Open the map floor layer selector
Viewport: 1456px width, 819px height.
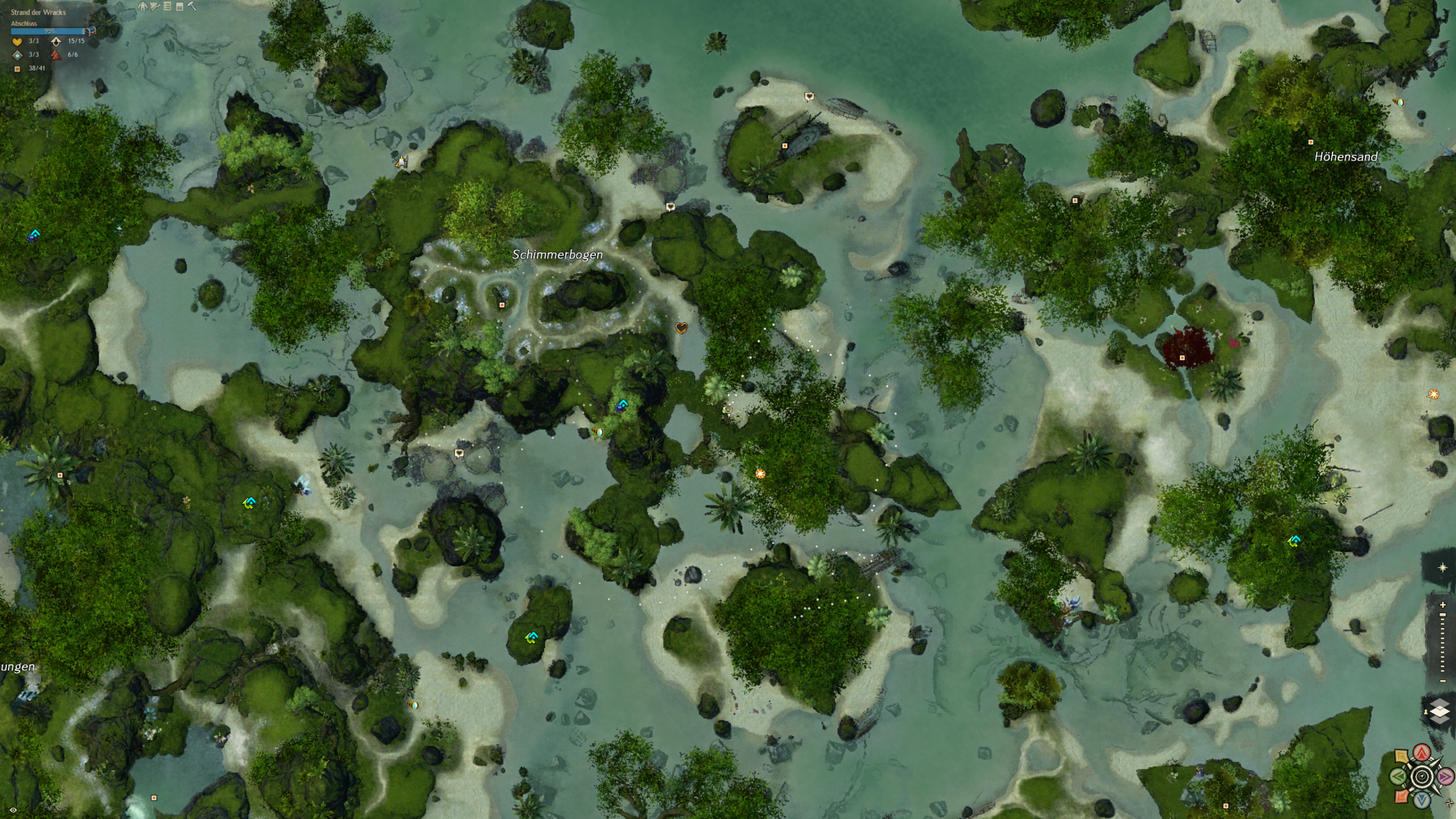tap(1440, 712)
